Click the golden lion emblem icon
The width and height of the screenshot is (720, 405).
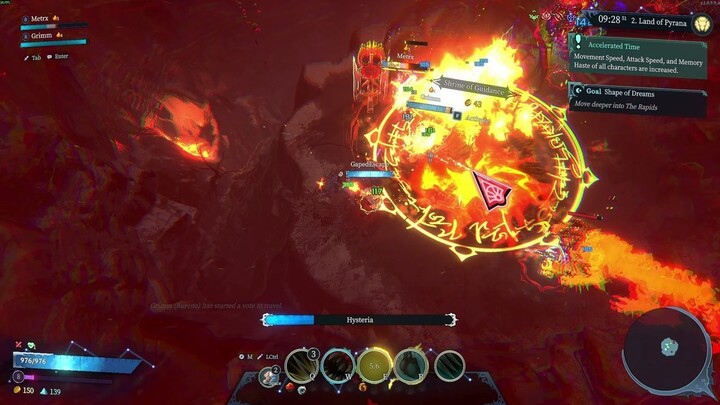pos(701,22)
